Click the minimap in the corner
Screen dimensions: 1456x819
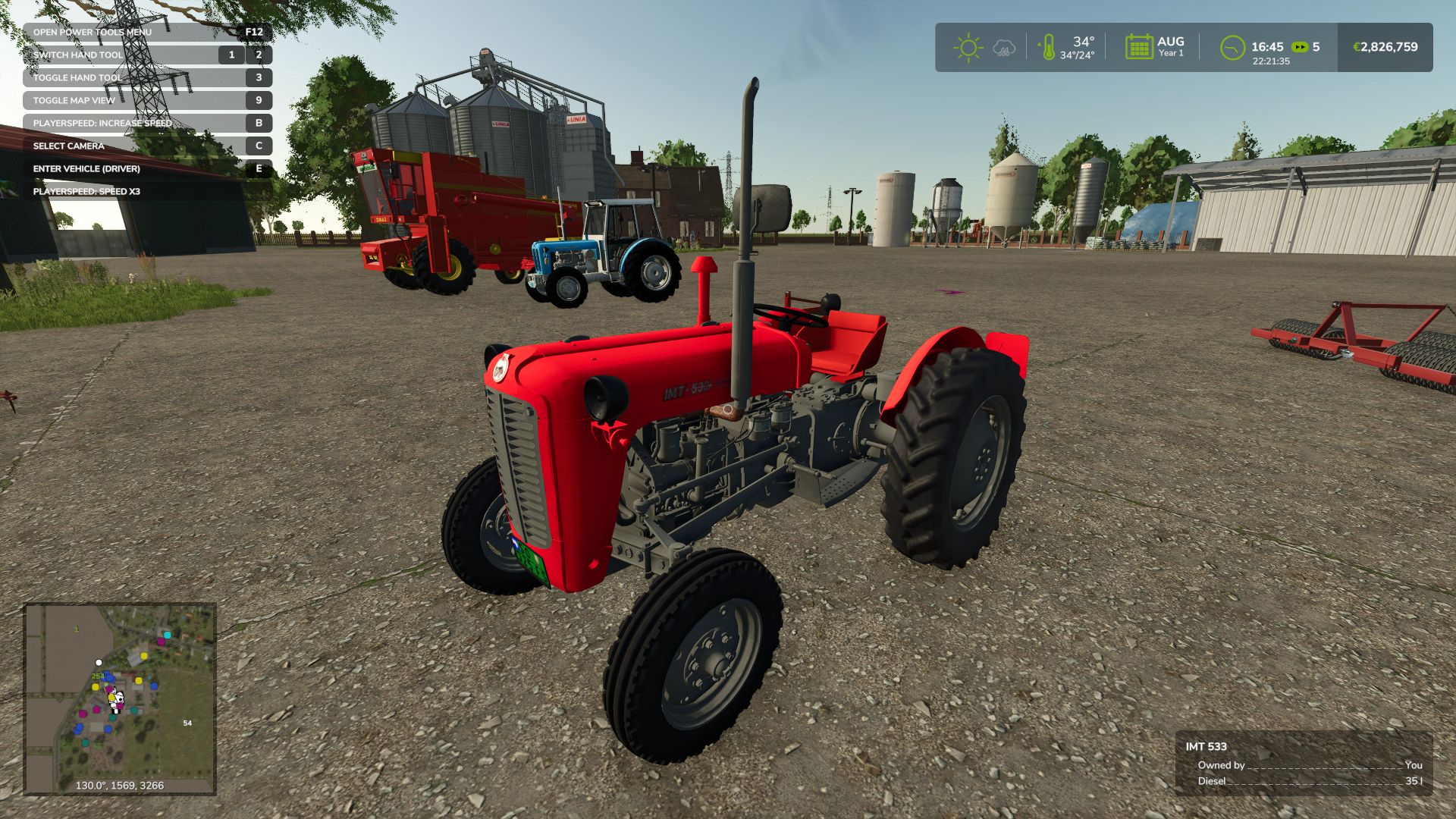tap(120, 698)
